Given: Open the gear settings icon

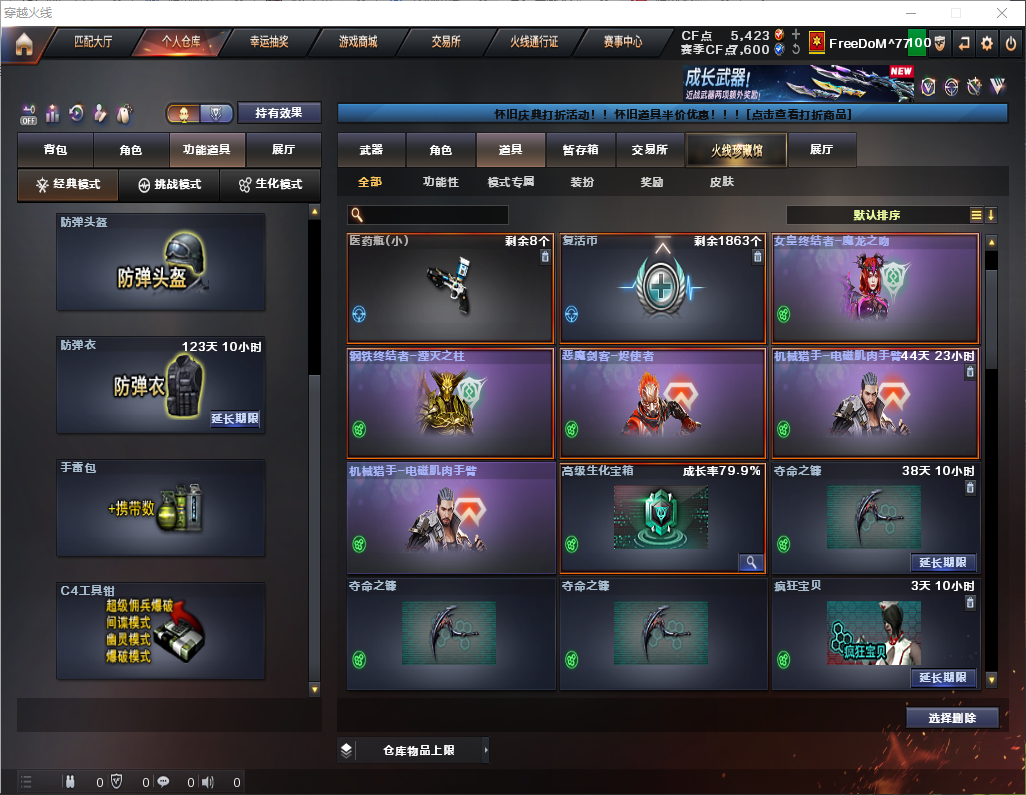Looking at the screenshot, I should (987, 43).
